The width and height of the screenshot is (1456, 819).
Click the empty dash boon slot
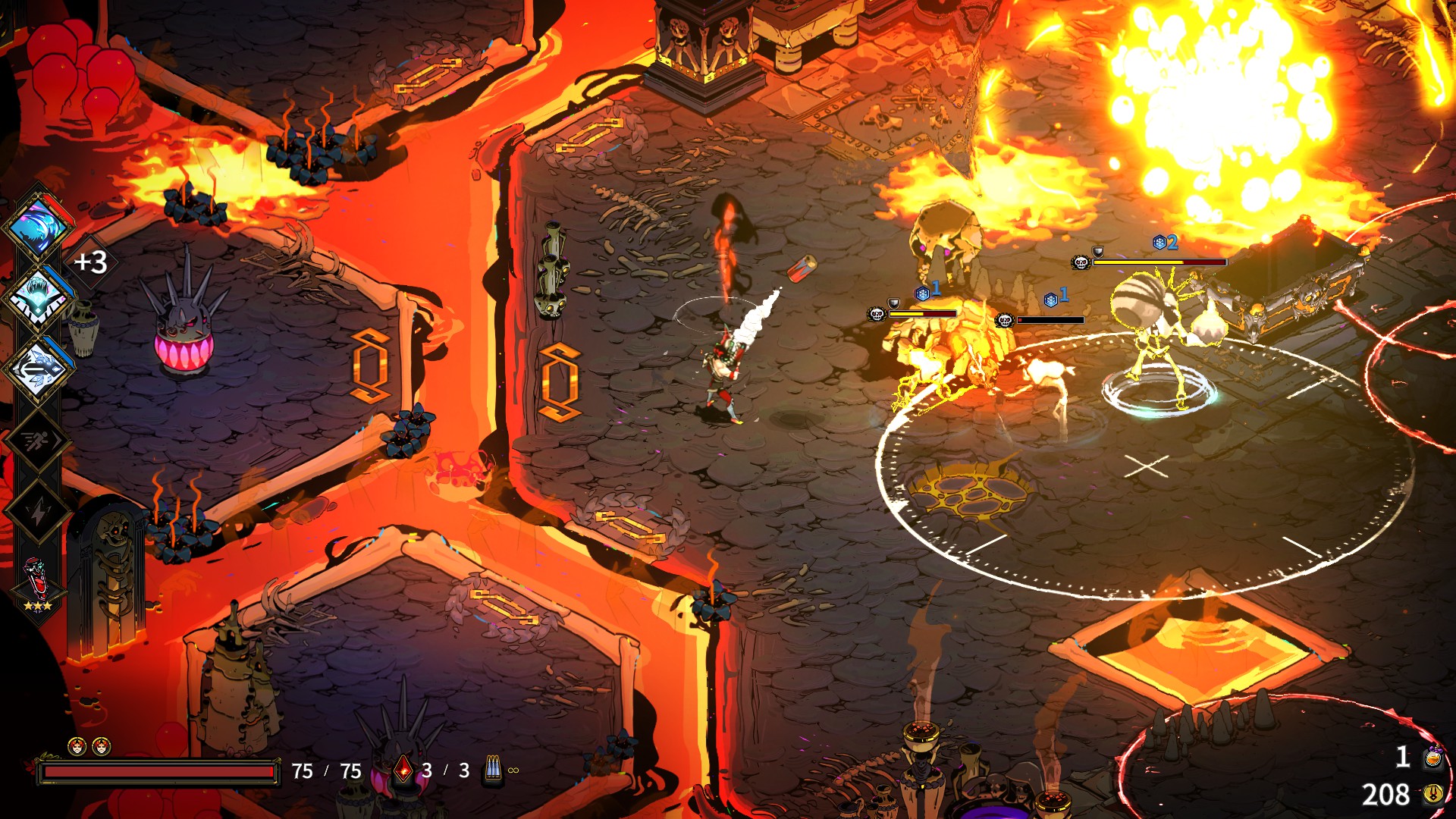click(x=36, y=441)
